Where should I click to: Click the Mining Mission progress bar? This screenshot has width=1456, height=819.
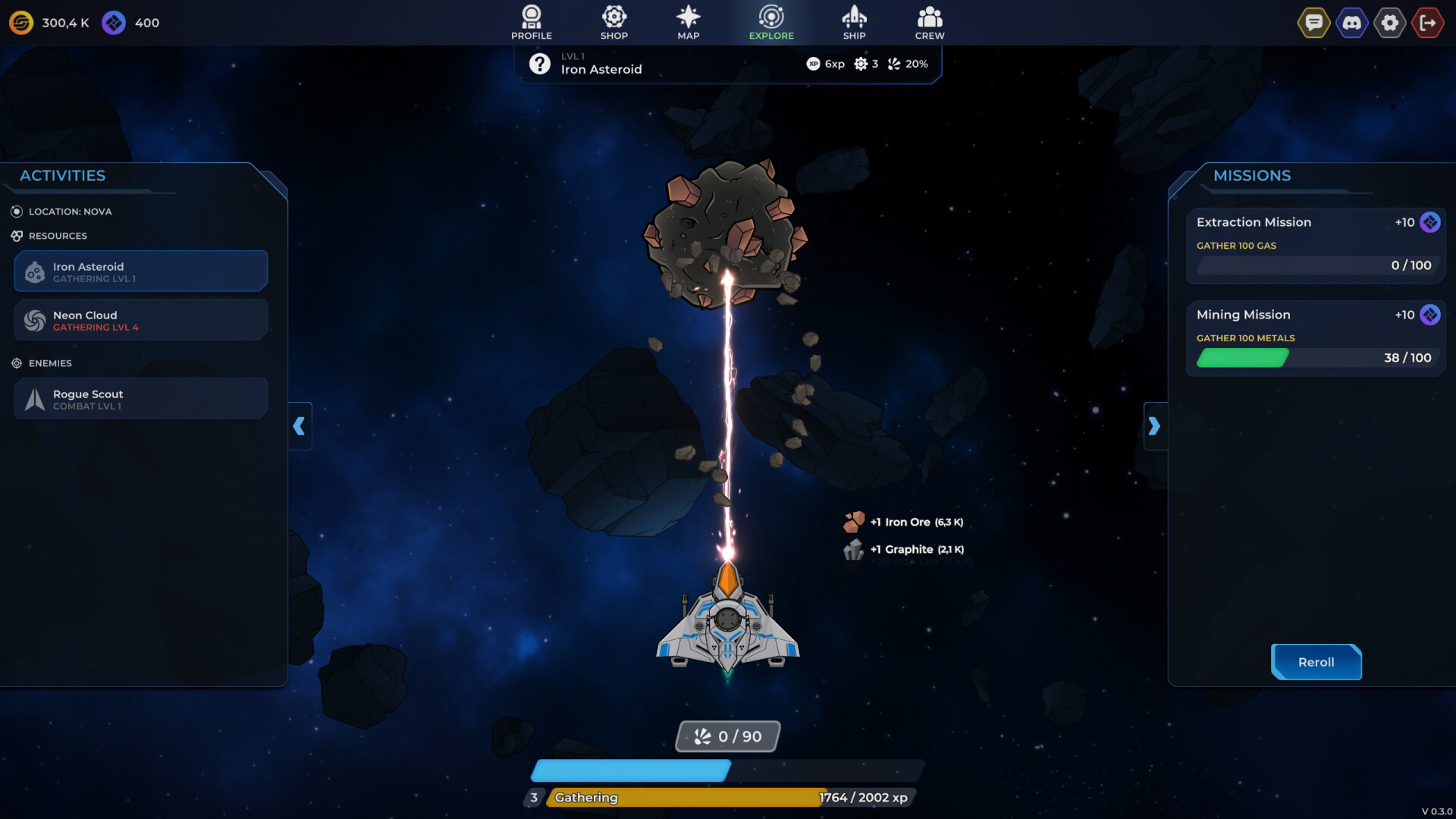tap(1316, 358)
